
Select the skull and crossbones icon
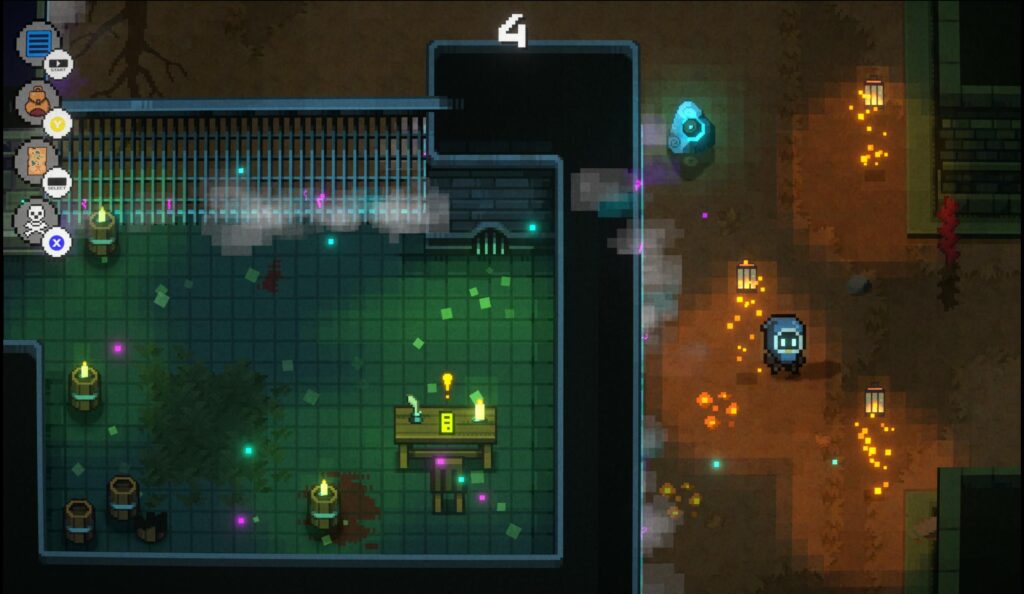click(x=37, y=219)
